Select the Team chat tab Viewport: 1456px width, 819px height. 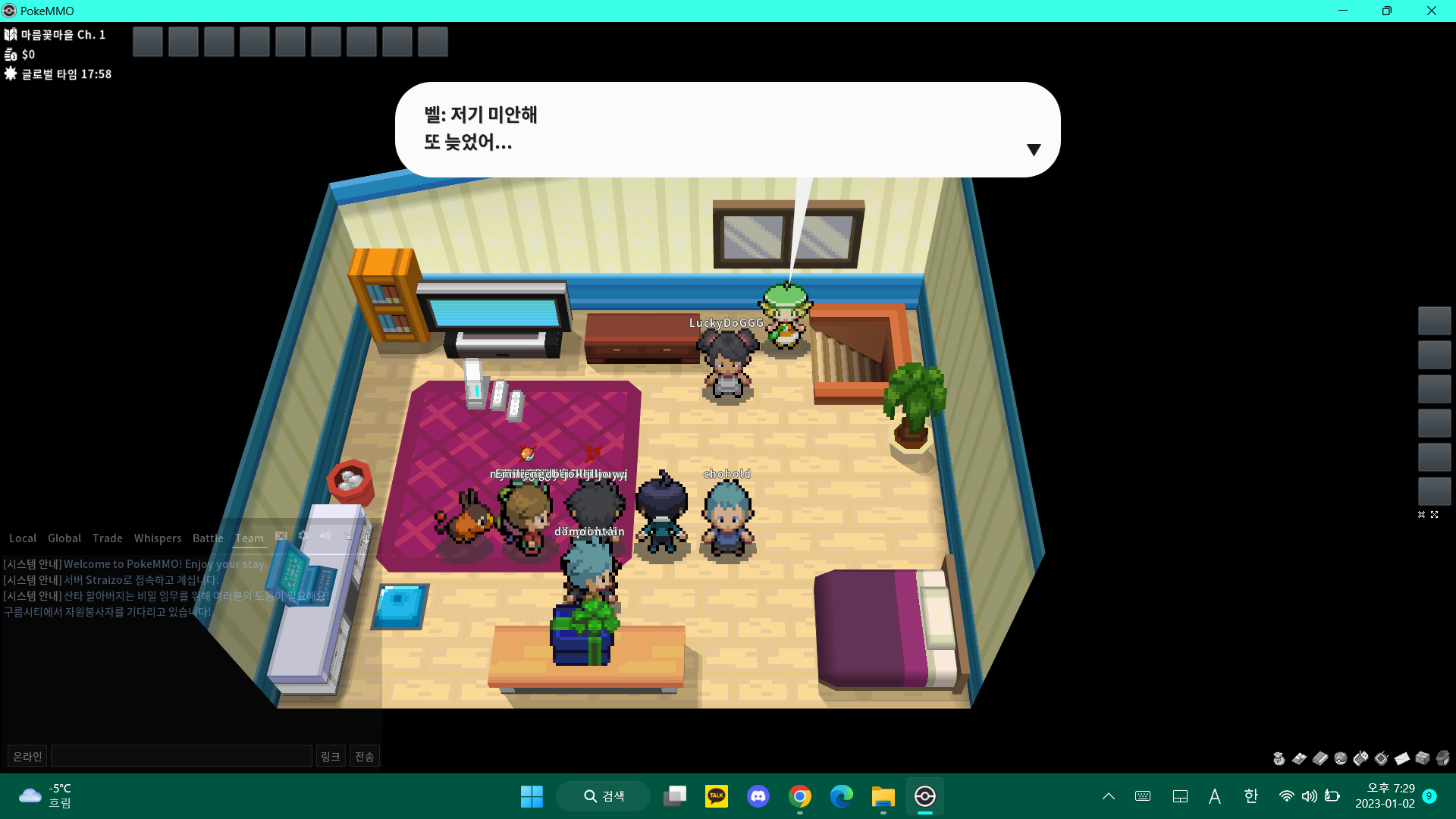(x=249, y=538)
